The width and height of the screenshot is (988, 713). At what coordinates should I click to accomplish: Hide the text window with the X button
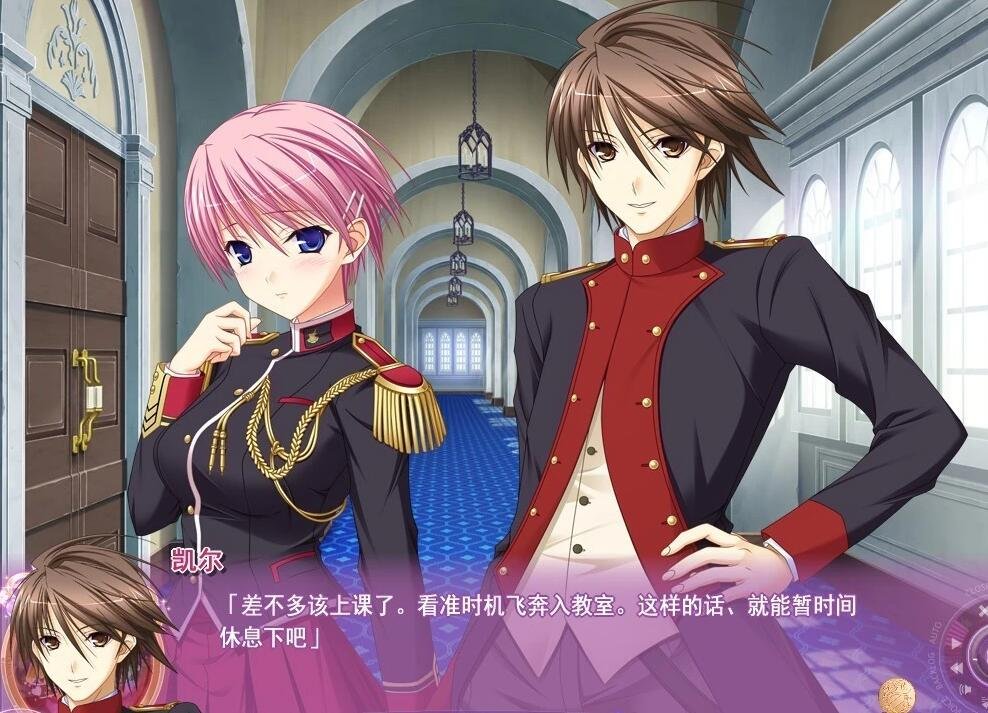[x=983, y=611]
